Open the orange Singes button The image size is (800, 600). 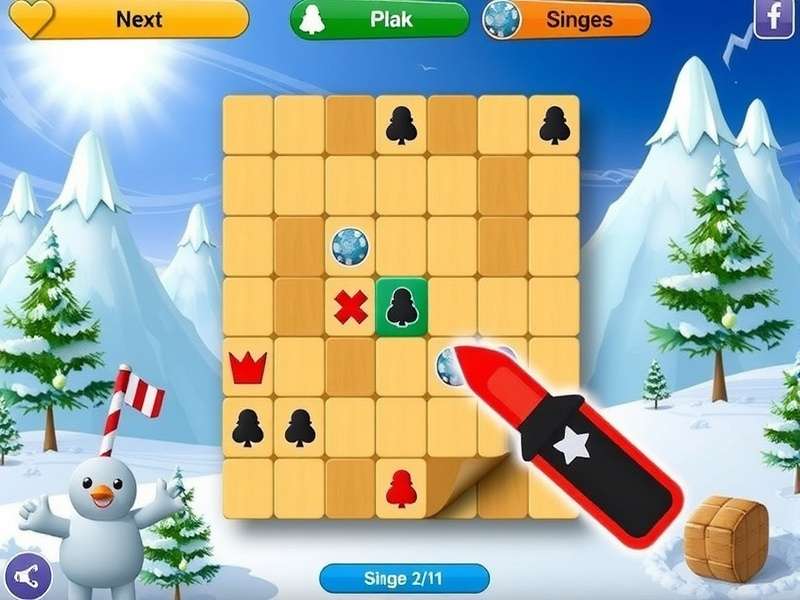566,19
